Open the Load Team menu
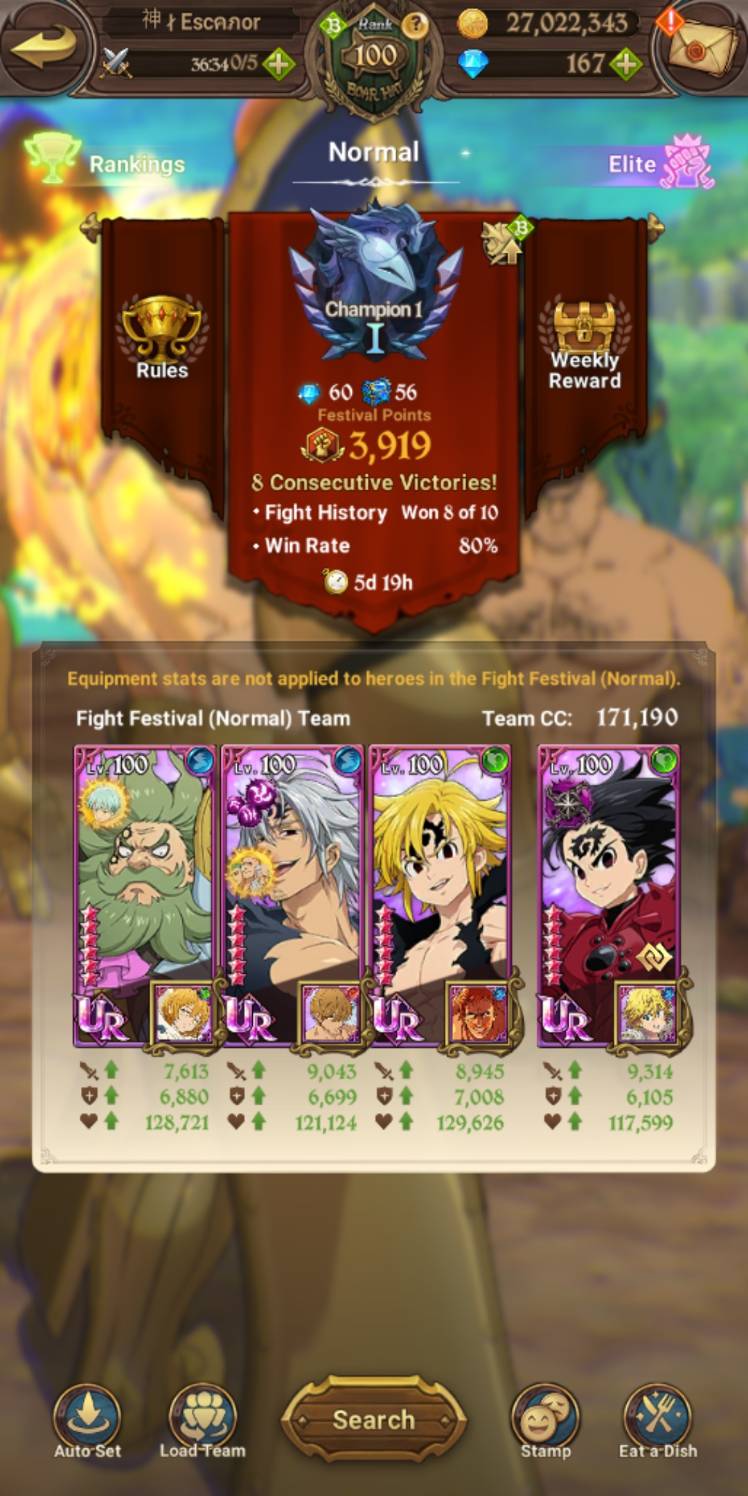The height and width of the screenshot is (1496, 748). [202, 1419]
